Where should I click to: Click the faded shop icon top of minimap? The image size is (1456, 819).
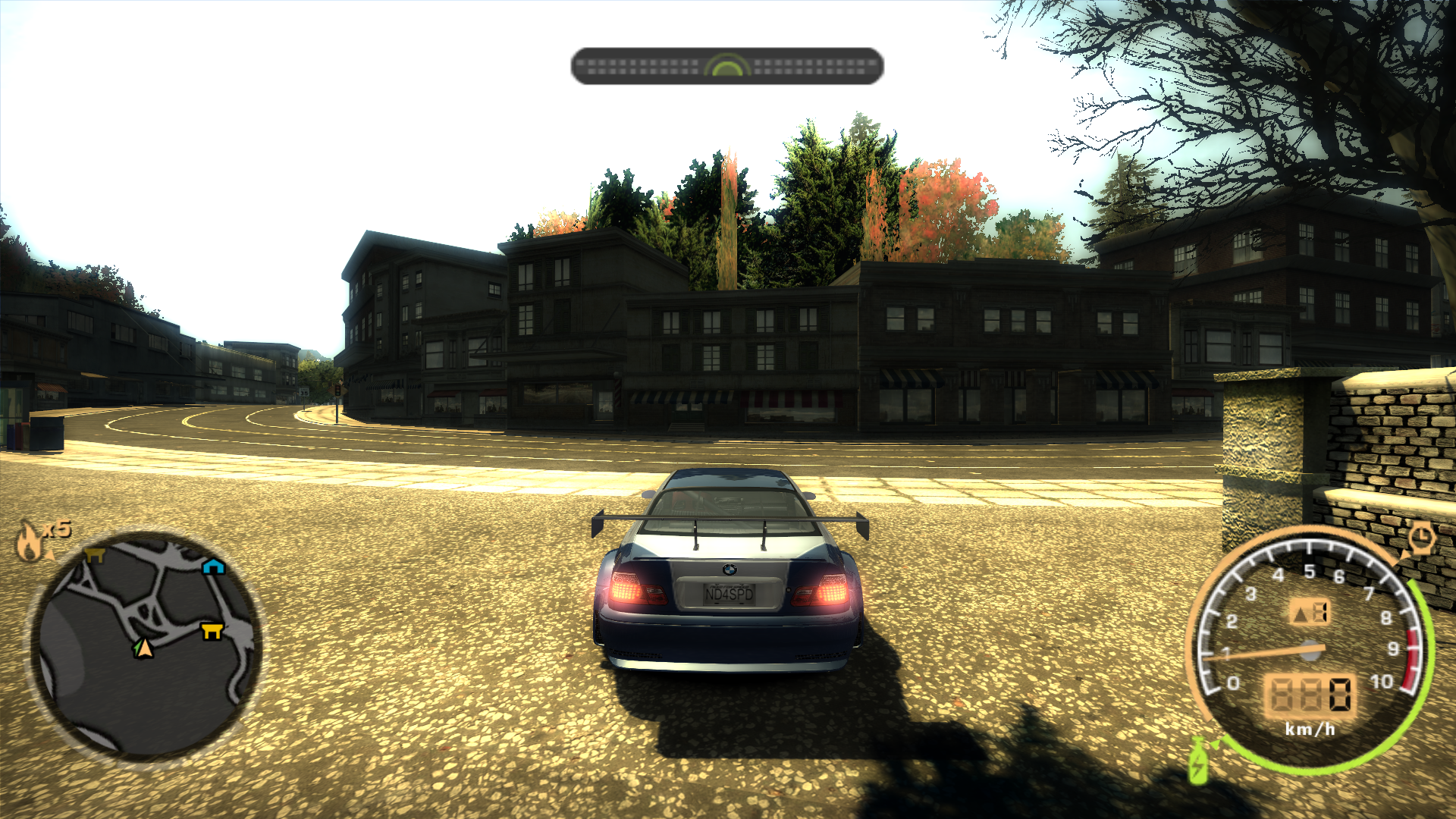click(x=96, y=556)
